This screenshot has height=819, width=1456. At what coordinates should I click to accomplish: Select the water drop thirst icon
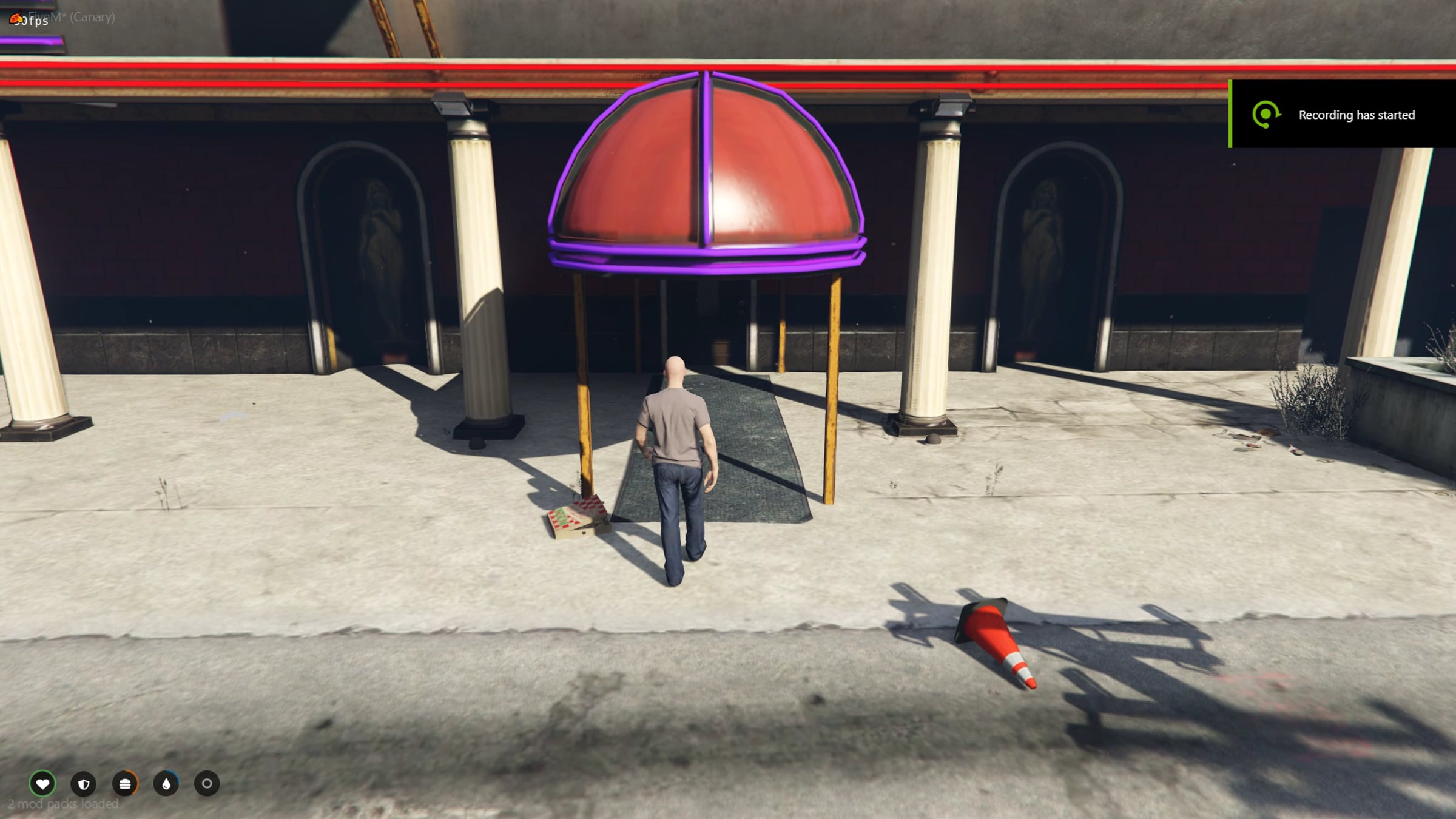tap(166, 784)
